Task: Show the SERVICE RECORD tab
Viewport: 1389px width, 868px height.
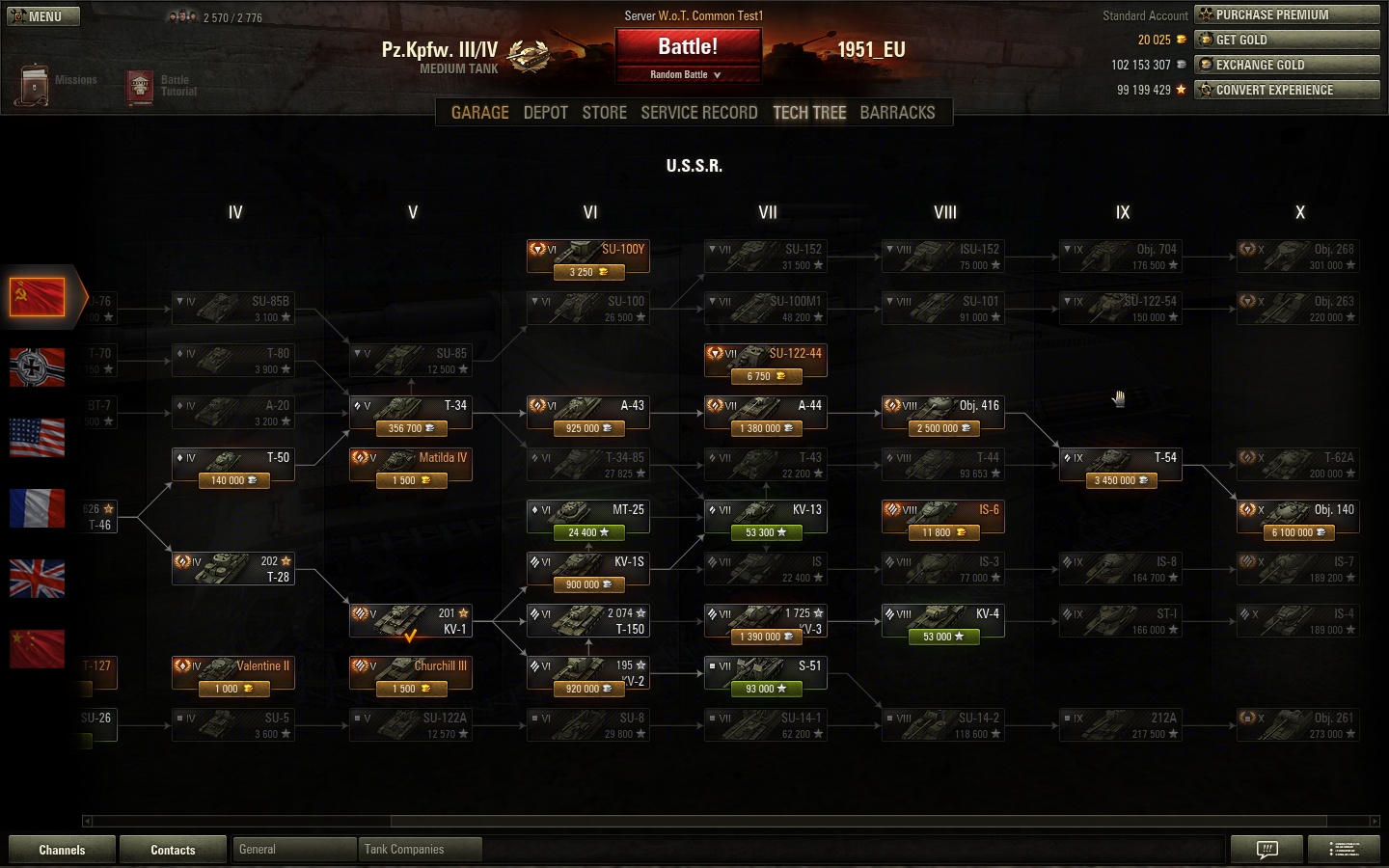Action: [698, 113]
